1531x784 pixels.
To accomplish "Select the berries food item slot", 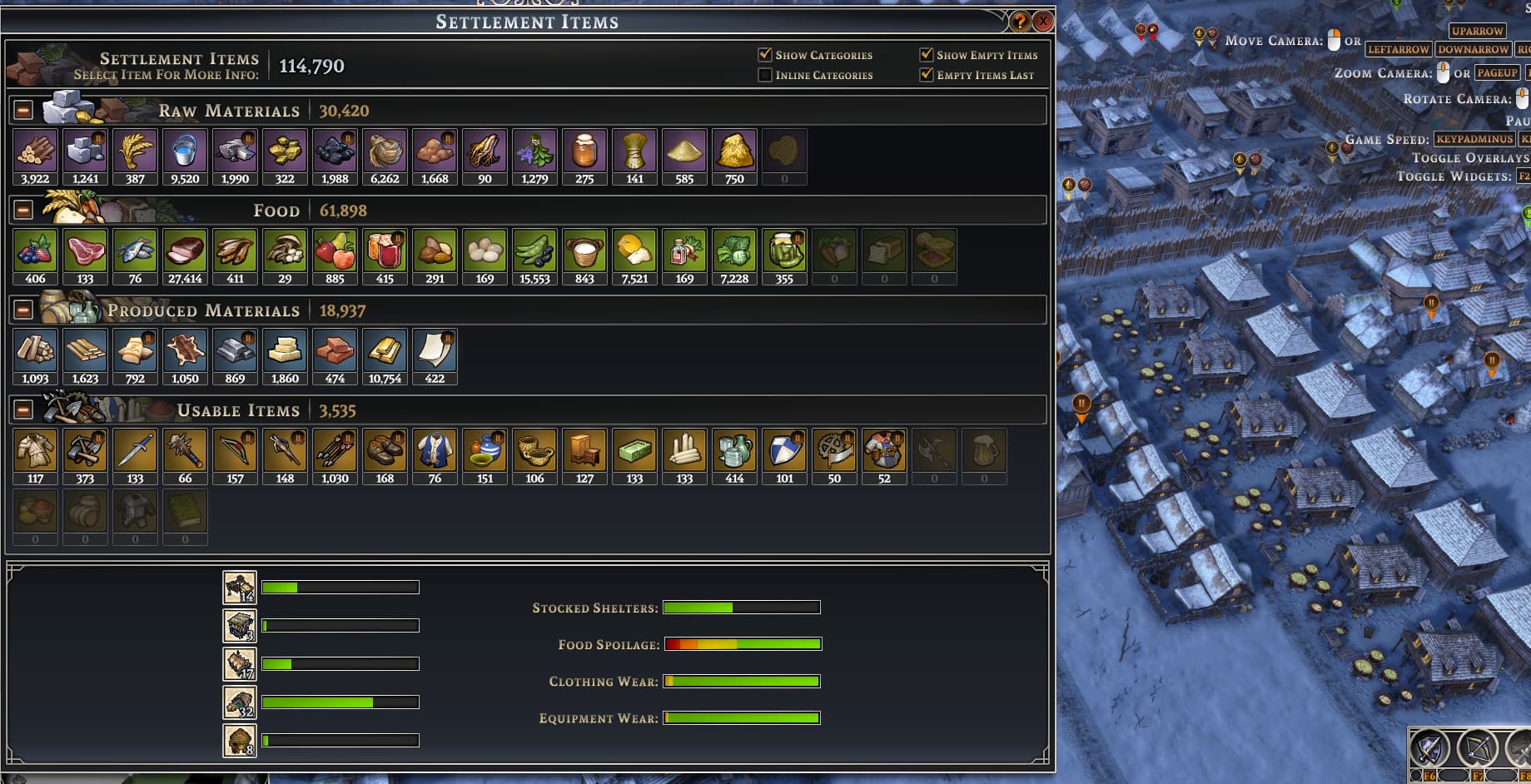I will (35, 251).
